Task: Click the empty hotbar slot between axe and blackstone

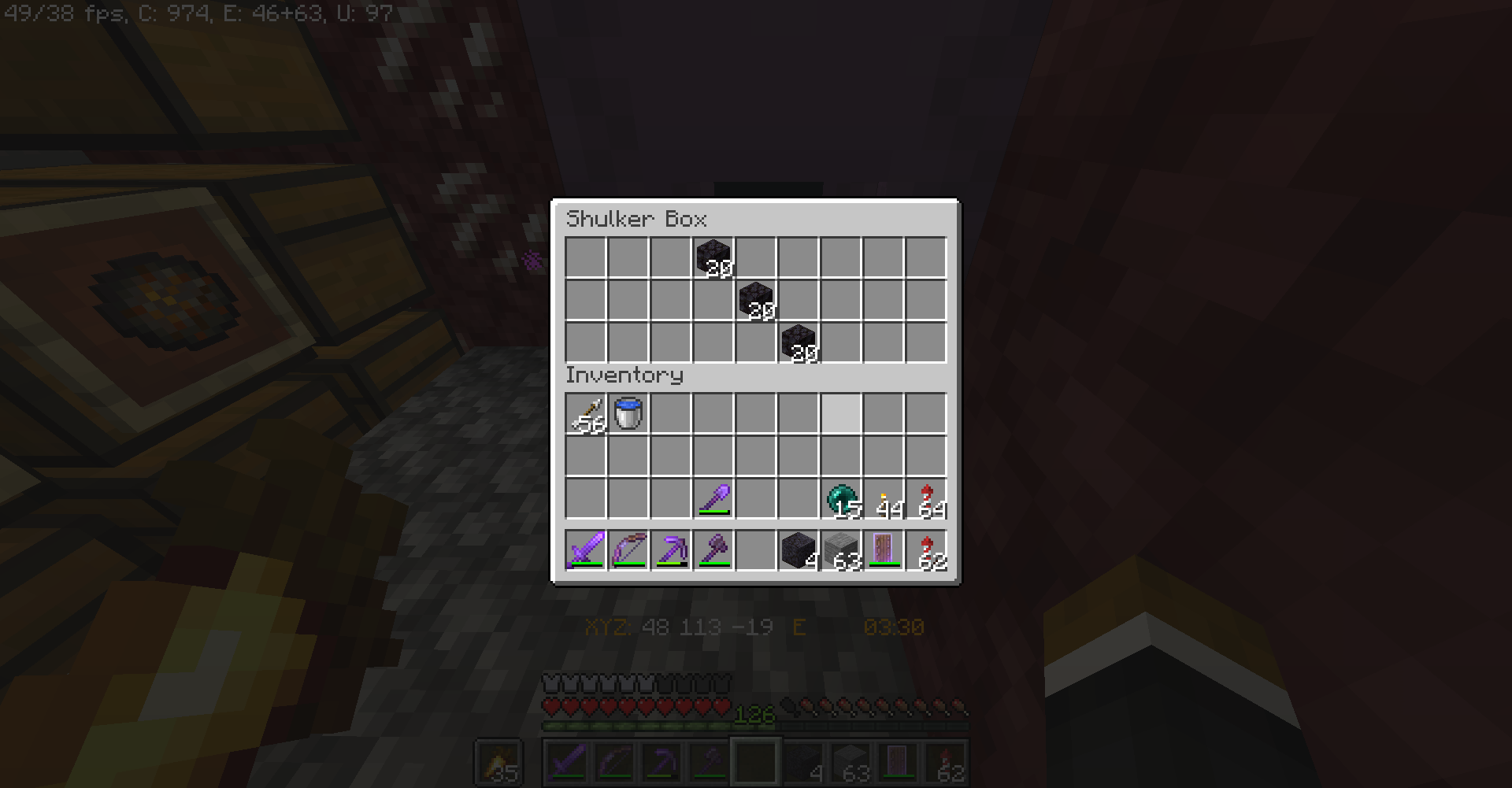Action: (x=756, y=549)
